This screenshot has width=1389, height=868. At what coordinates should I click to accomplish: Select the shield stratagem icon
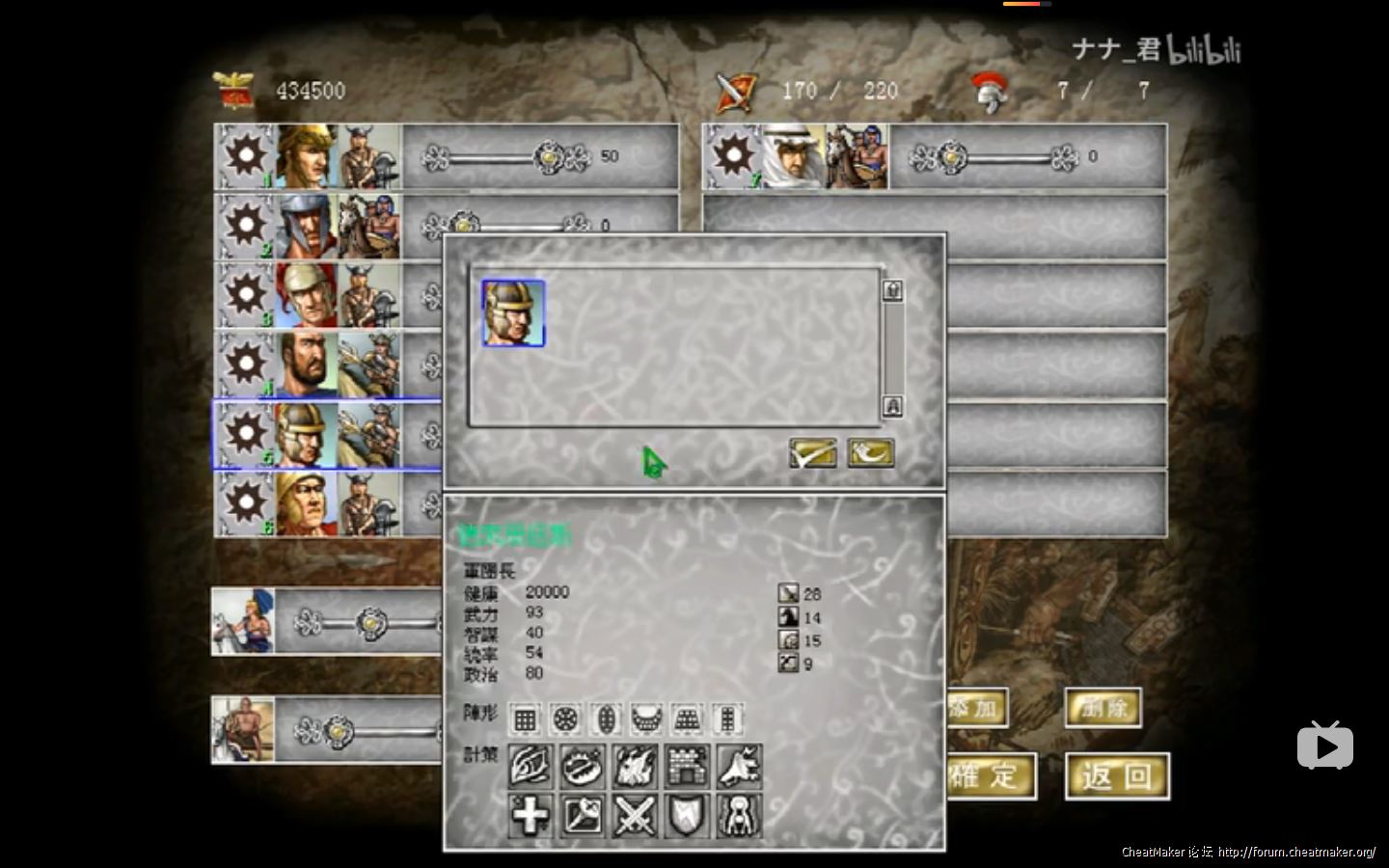coord(687,816)
